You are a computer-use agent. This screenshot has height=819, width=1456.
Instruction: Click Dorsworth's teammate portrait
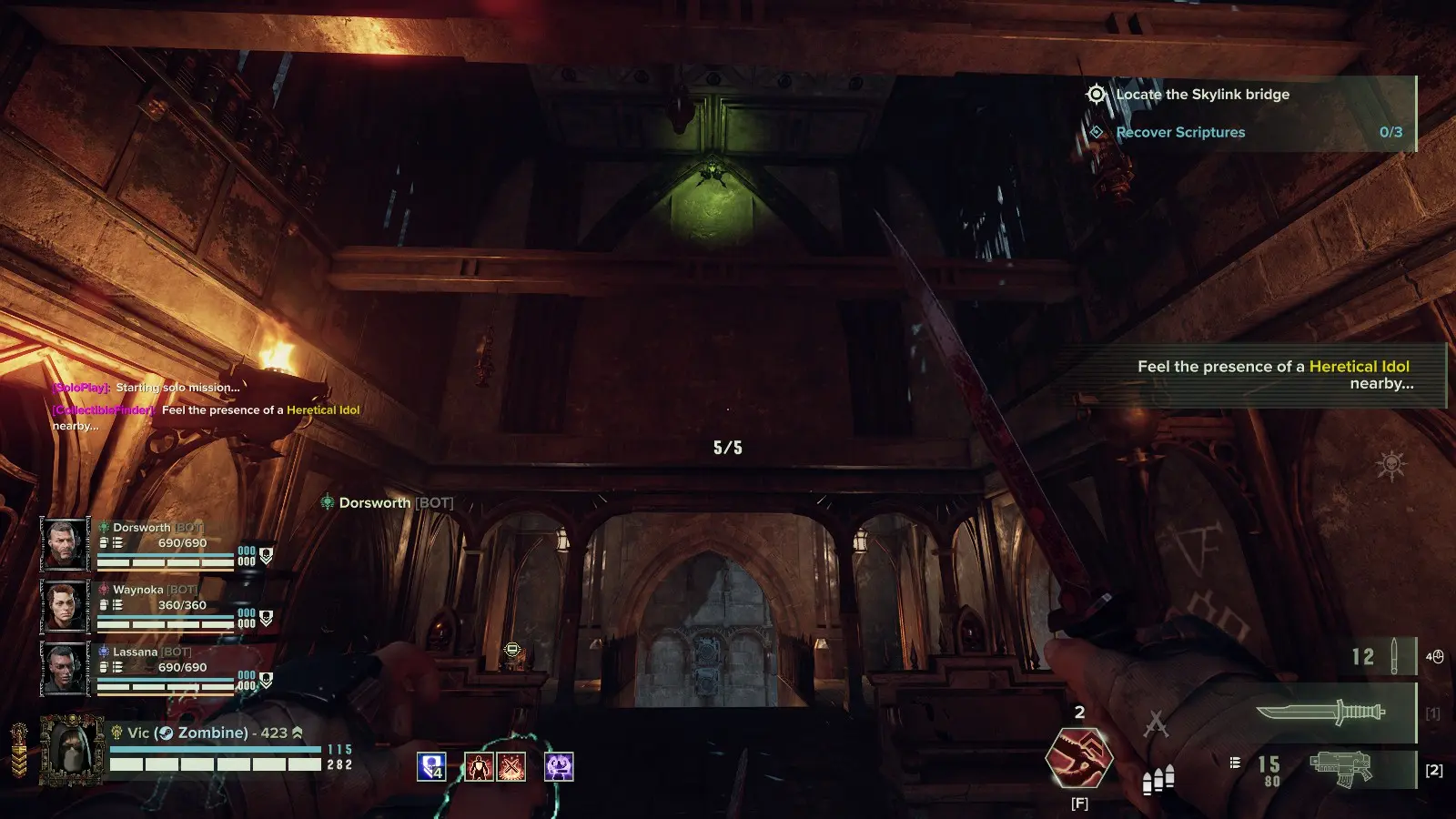(x=65, y=544)
